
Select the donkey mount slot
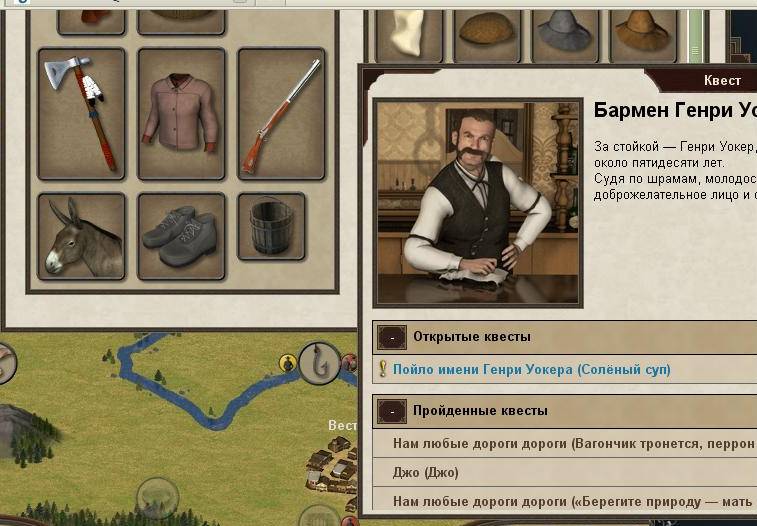81,236
